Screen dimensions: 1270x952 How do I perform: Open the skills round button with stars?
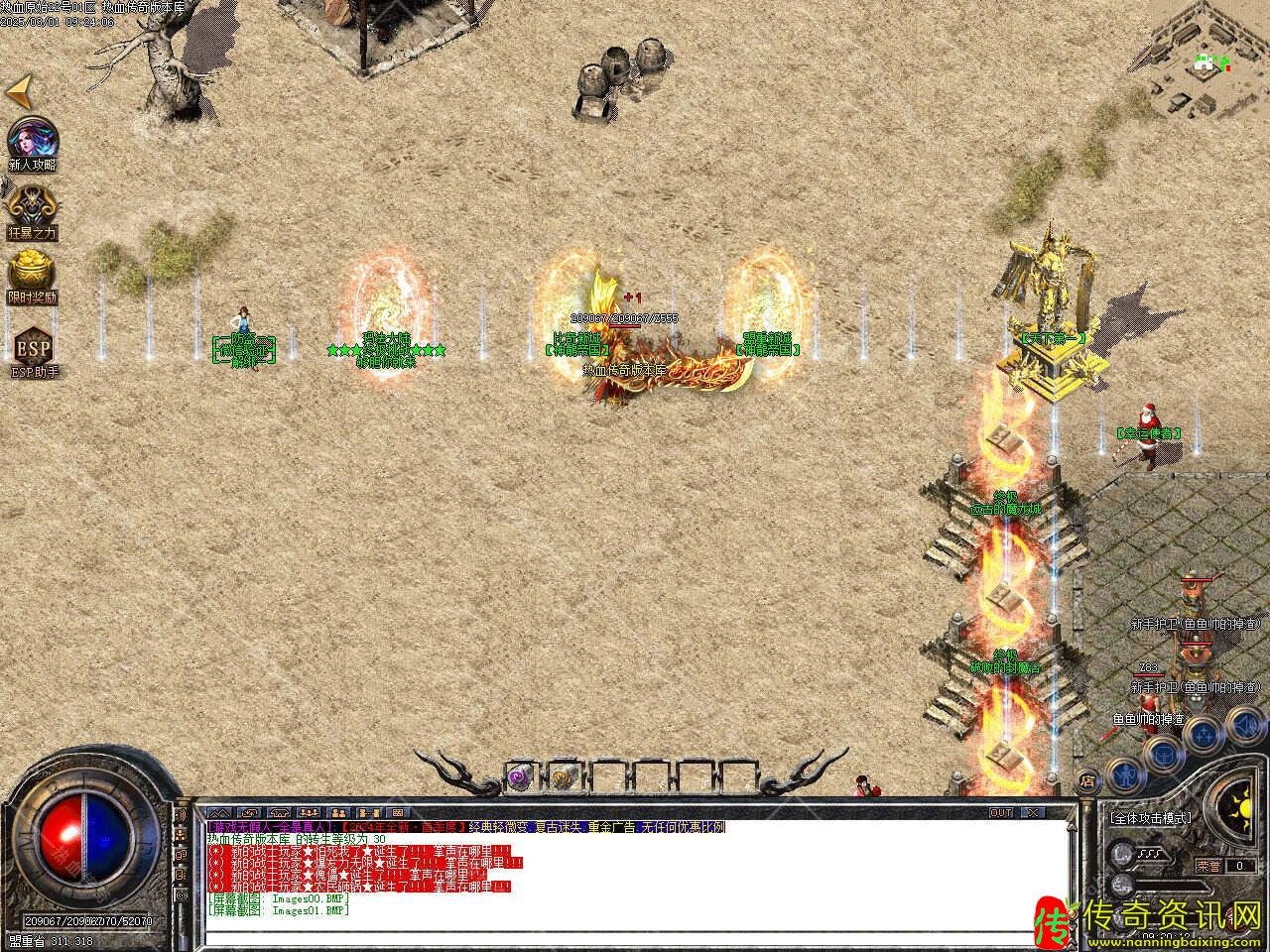coord(1203,733)
